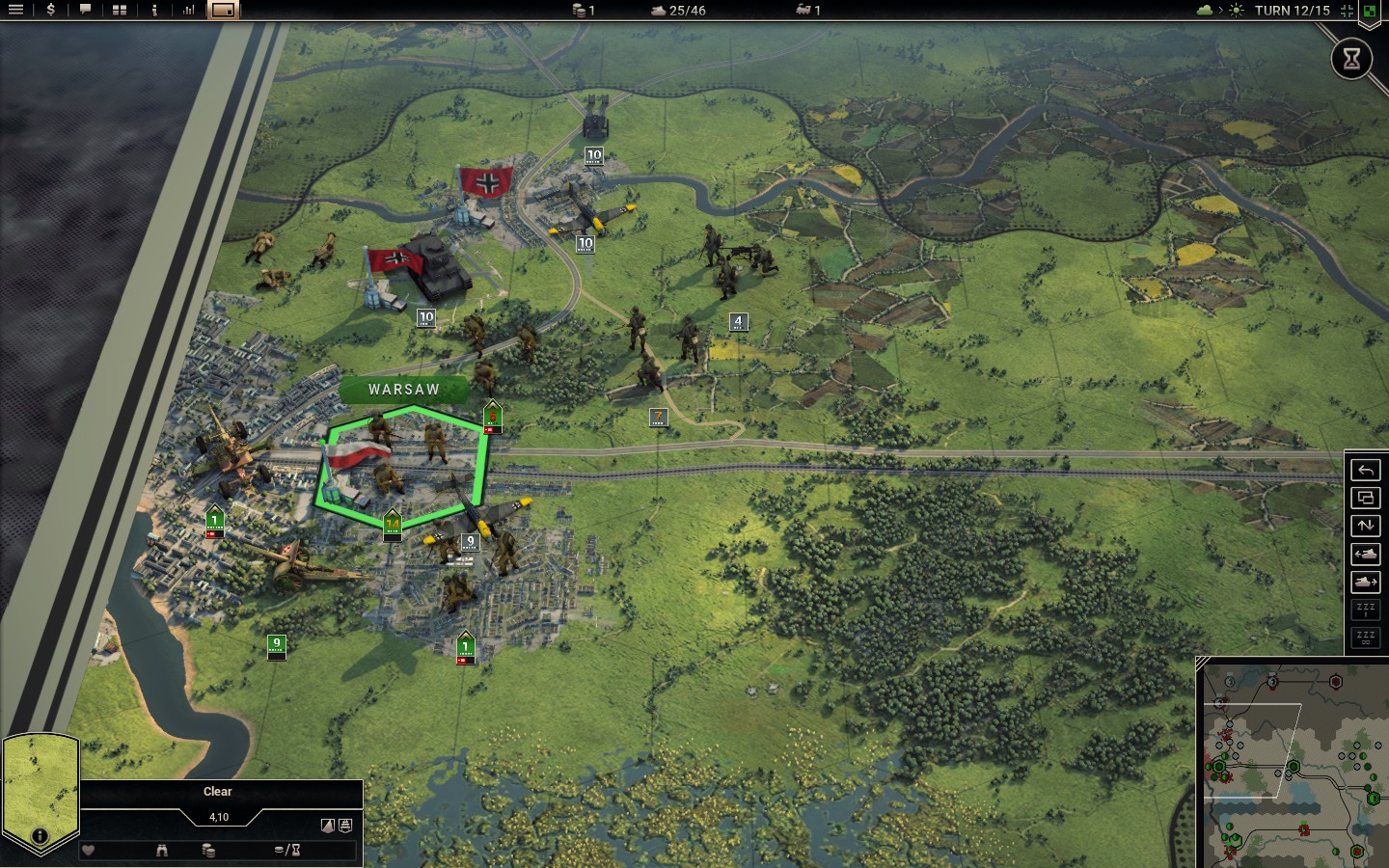The width and height of the screenshot is (1389, 868).
Task: Select next unit with right-arrow tank button
Action: pyautogui.click(x=1365, y=582)
